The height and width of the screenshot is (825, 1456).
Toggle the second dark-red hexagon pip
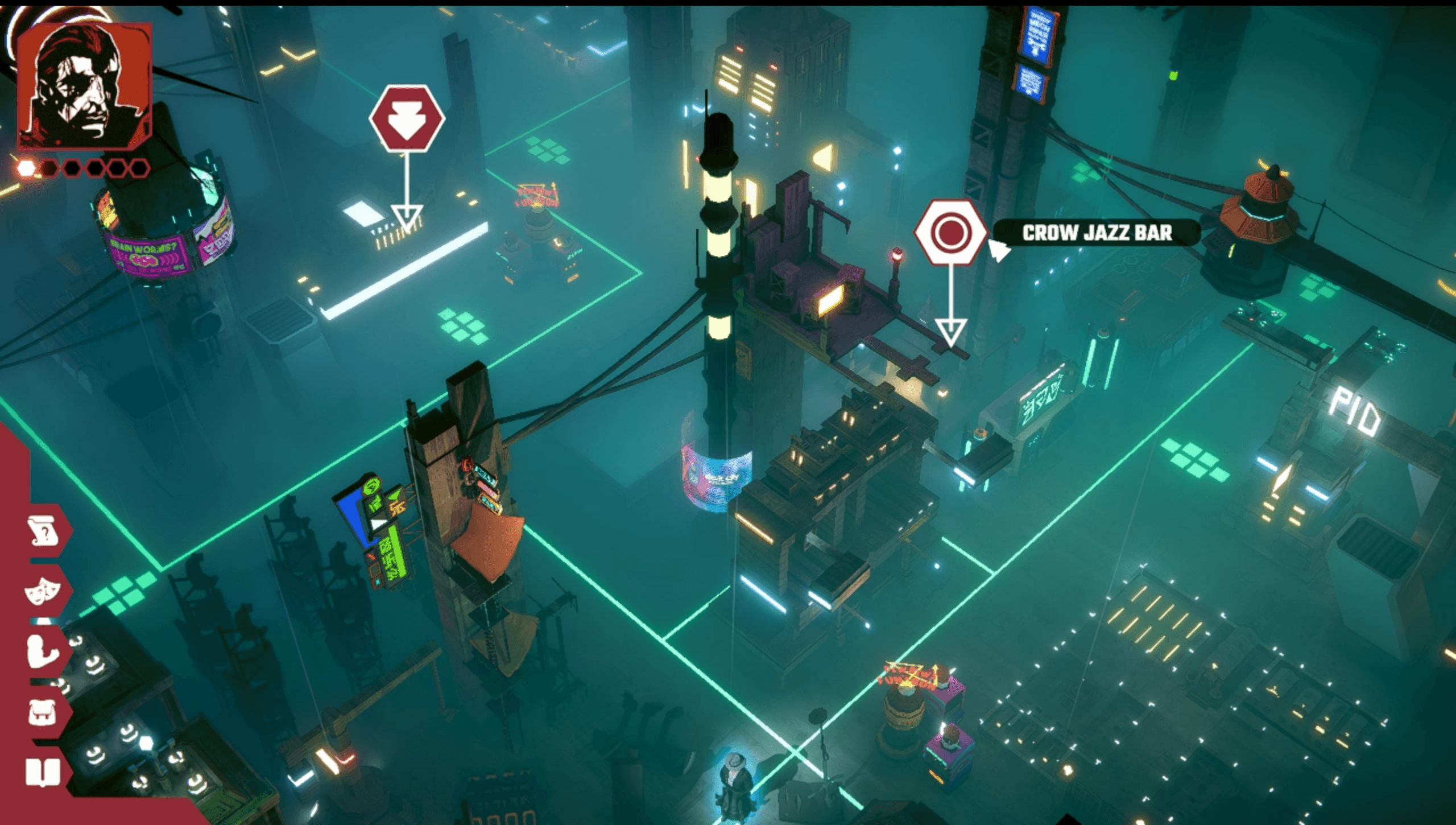(50, 168)
